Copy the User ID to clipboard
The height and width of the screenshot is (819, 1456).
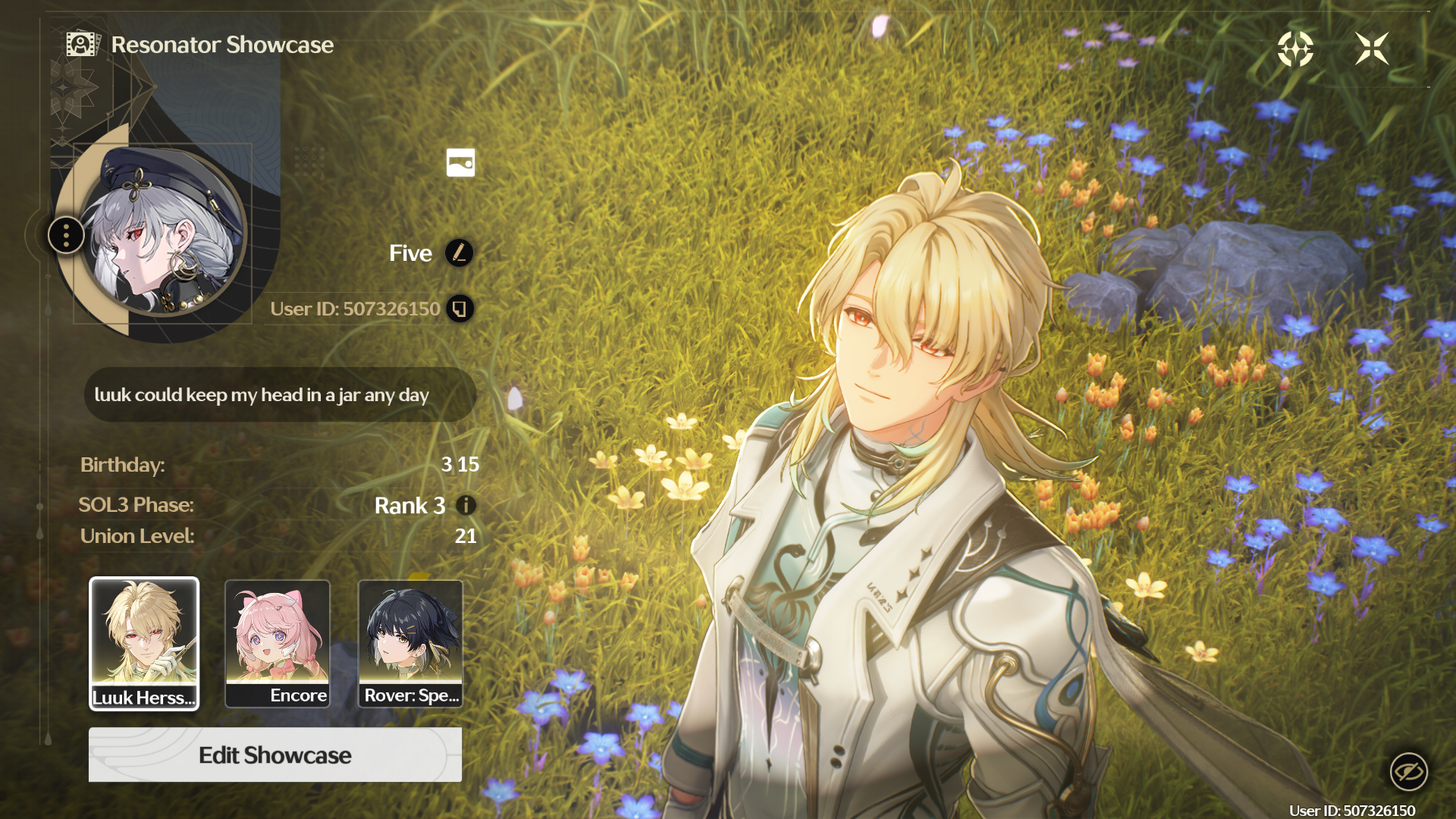460,309
